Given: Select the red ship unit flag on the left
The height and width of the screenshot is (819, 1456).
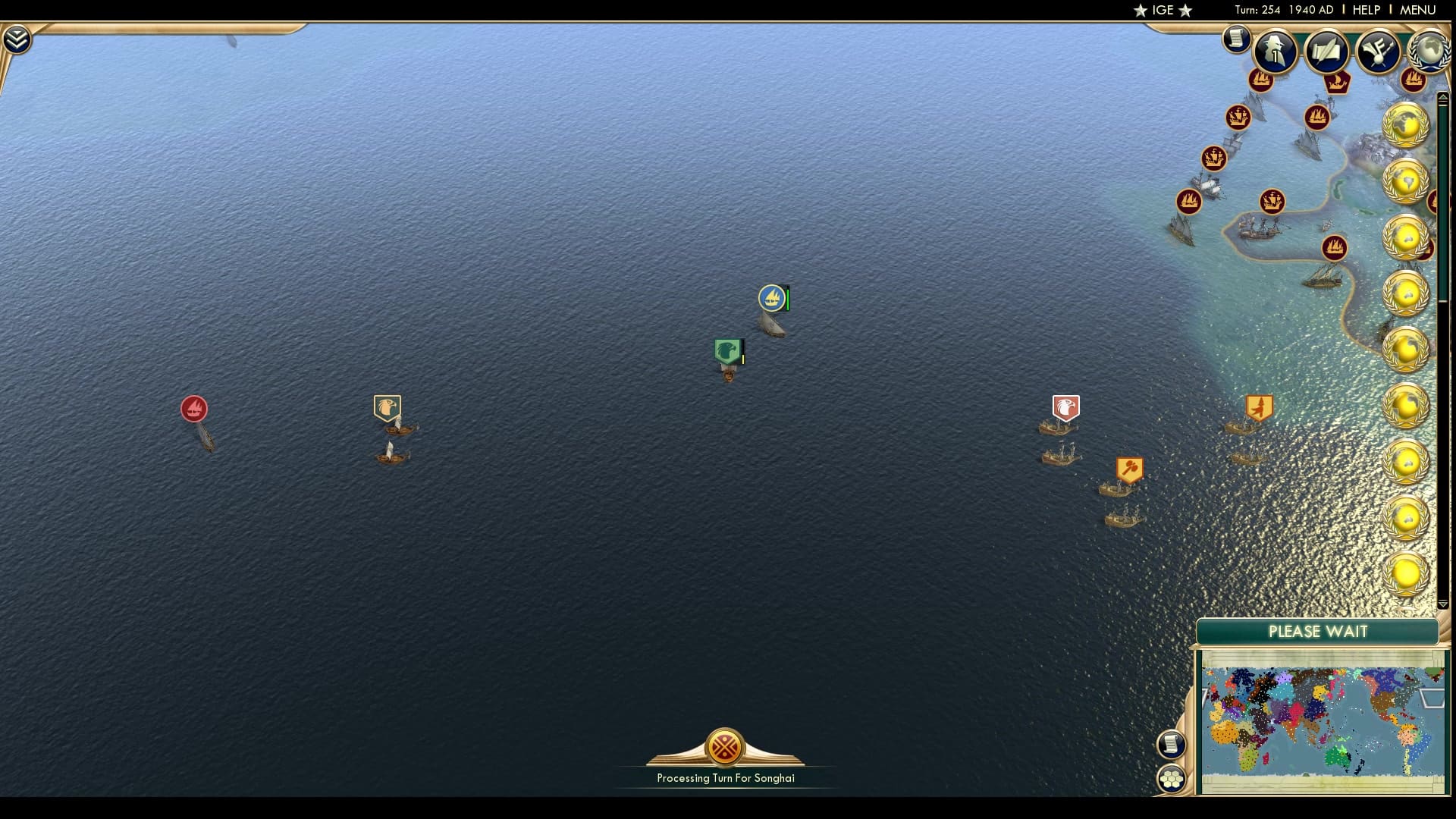Looking at the screenshot, I should click(x=196, y=409).
